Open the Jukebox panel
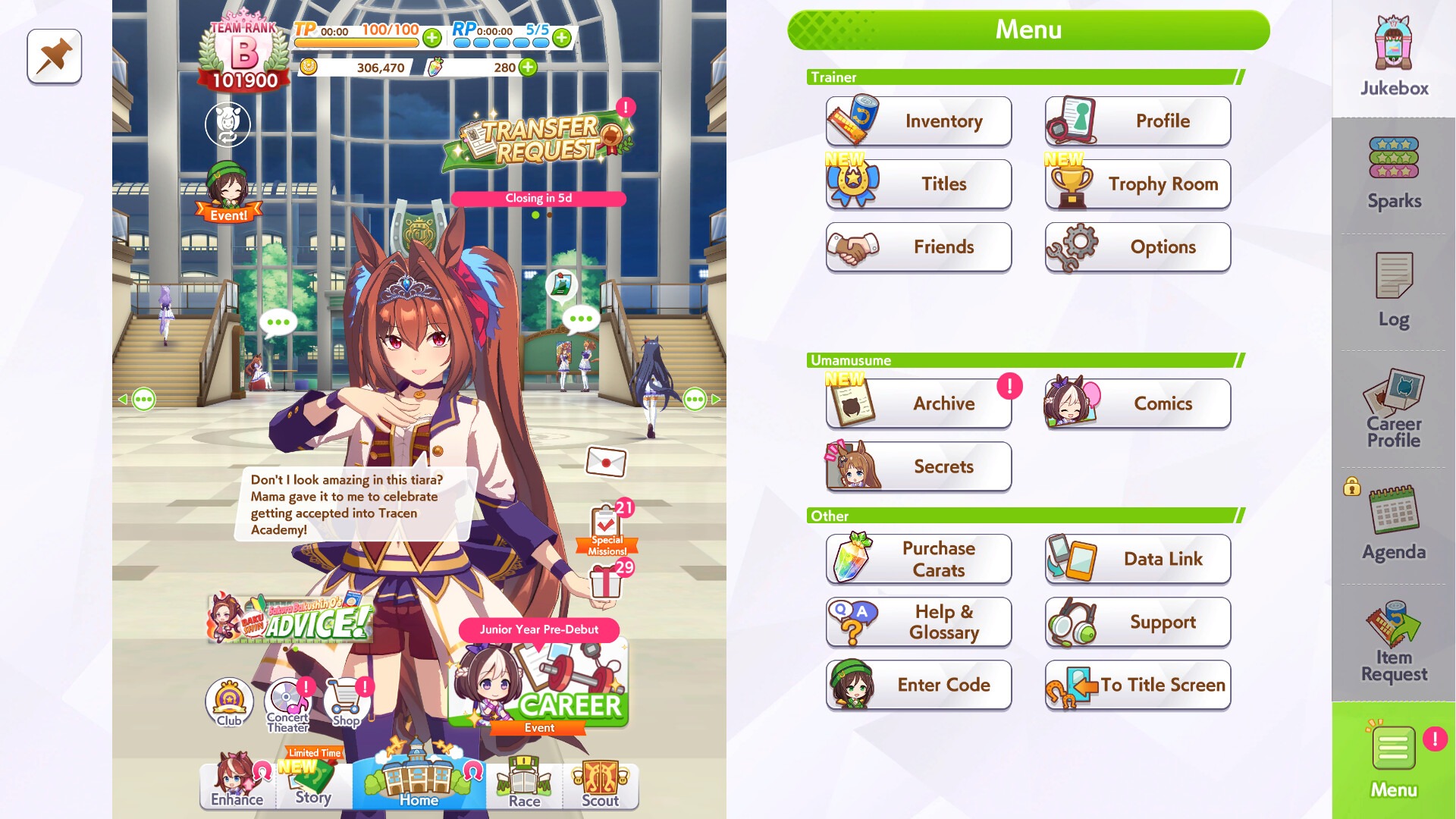 coord(1392,53)
